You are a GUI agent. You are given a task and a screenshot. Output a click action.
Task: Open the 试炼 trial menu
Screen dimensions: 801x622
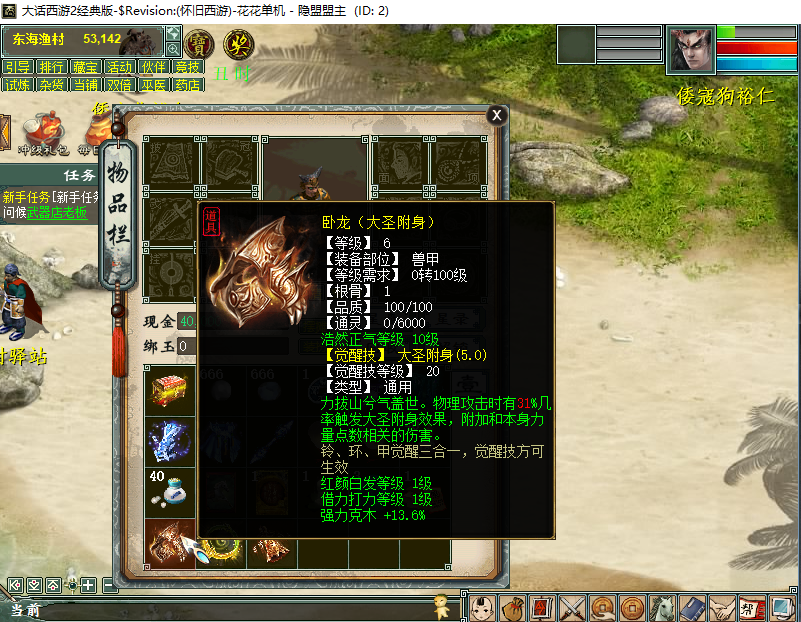point(17,85)
